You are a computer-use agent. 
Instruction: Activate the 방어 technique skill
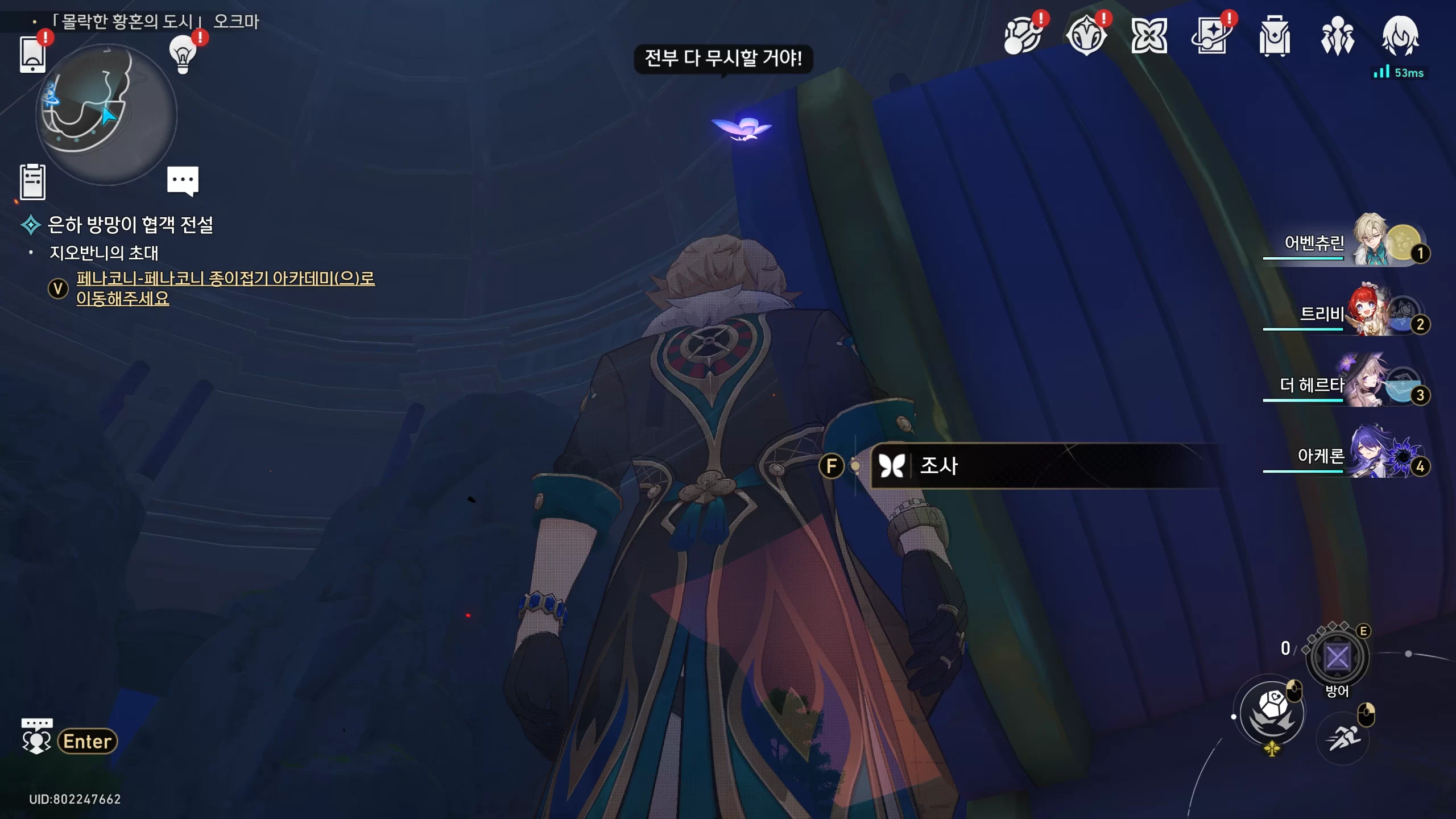point(1337,657)
